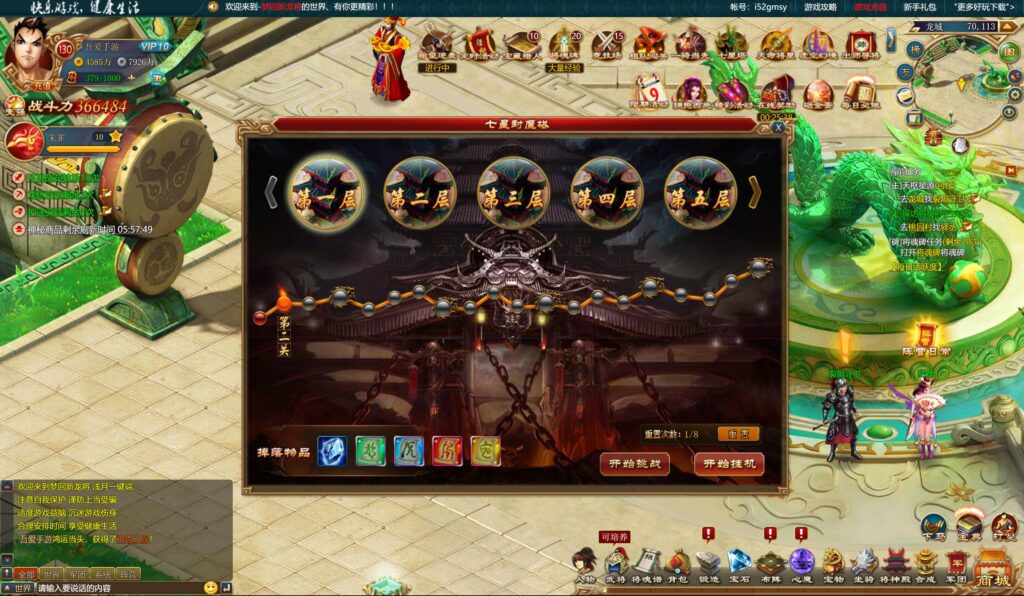The height and width of the screenshot is (596, 1024).
Task: Open the 人物 character panel
Action: click(x=584, y=564)
